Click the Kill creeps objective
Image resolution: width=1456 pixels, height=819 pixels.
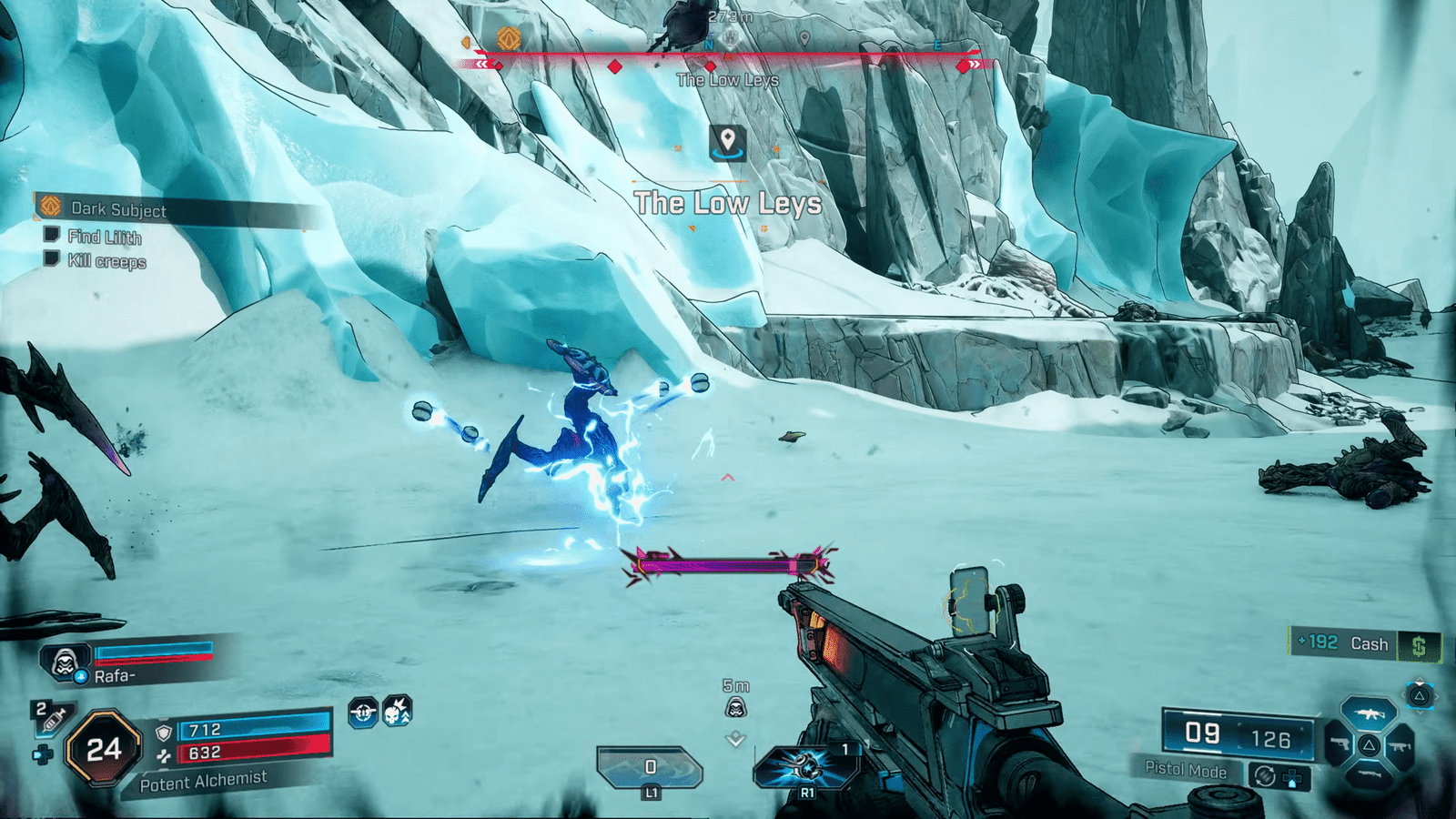106,262
